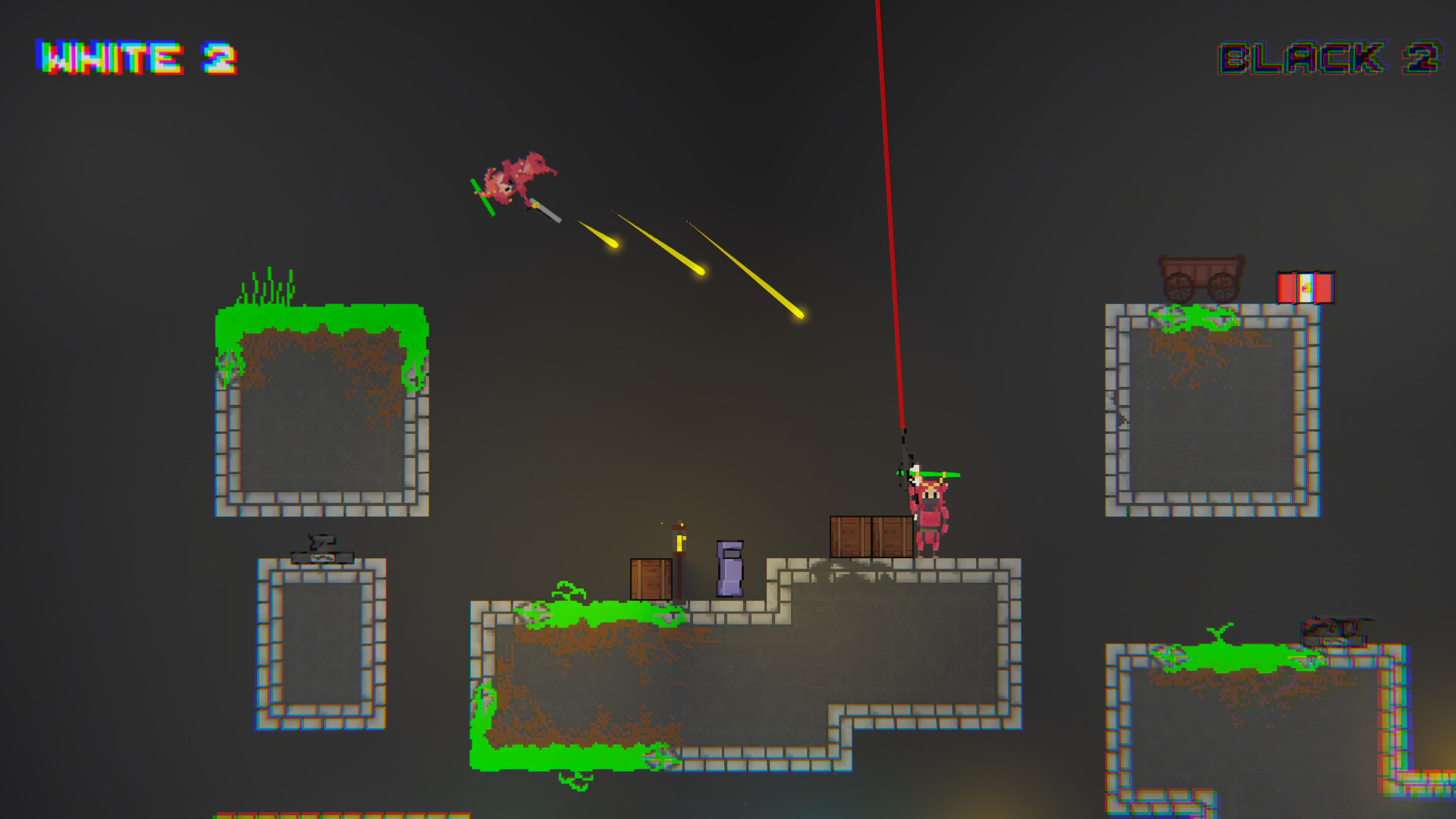Click the WHITE 2 score label
This screenshot has width=1456, height=819.
coord(136,57)
